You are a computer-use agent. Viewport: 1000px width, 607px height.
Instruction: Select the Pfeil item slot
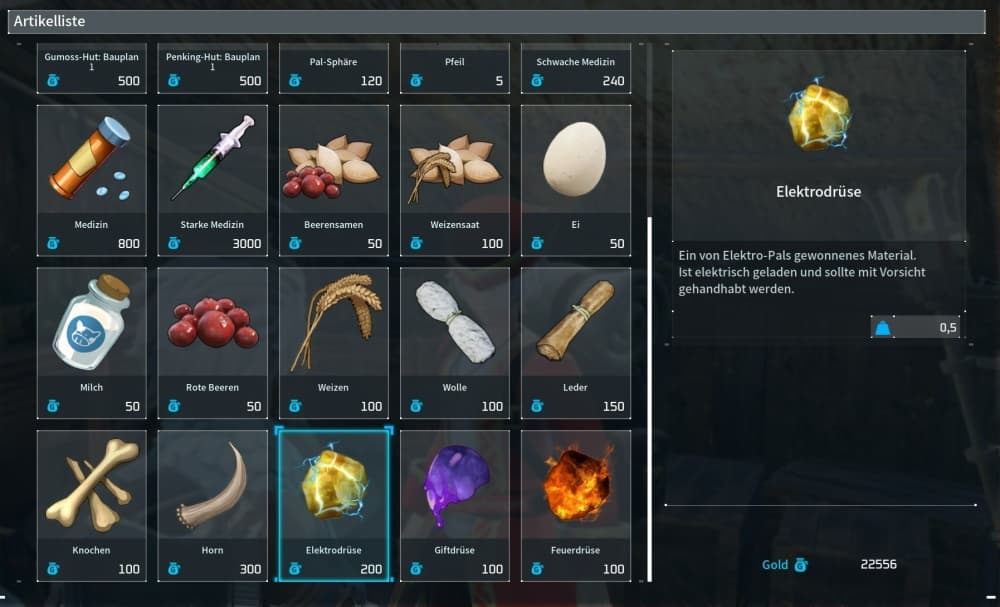(455, 68)
